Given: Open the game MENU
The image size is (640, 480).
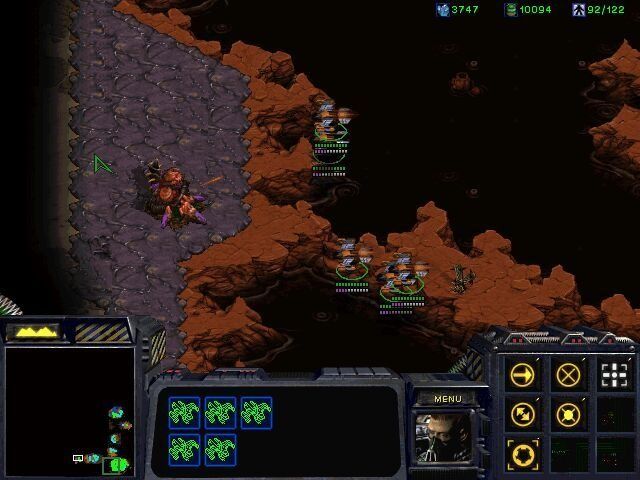Looking at the screenshot, I should [447, 399].
